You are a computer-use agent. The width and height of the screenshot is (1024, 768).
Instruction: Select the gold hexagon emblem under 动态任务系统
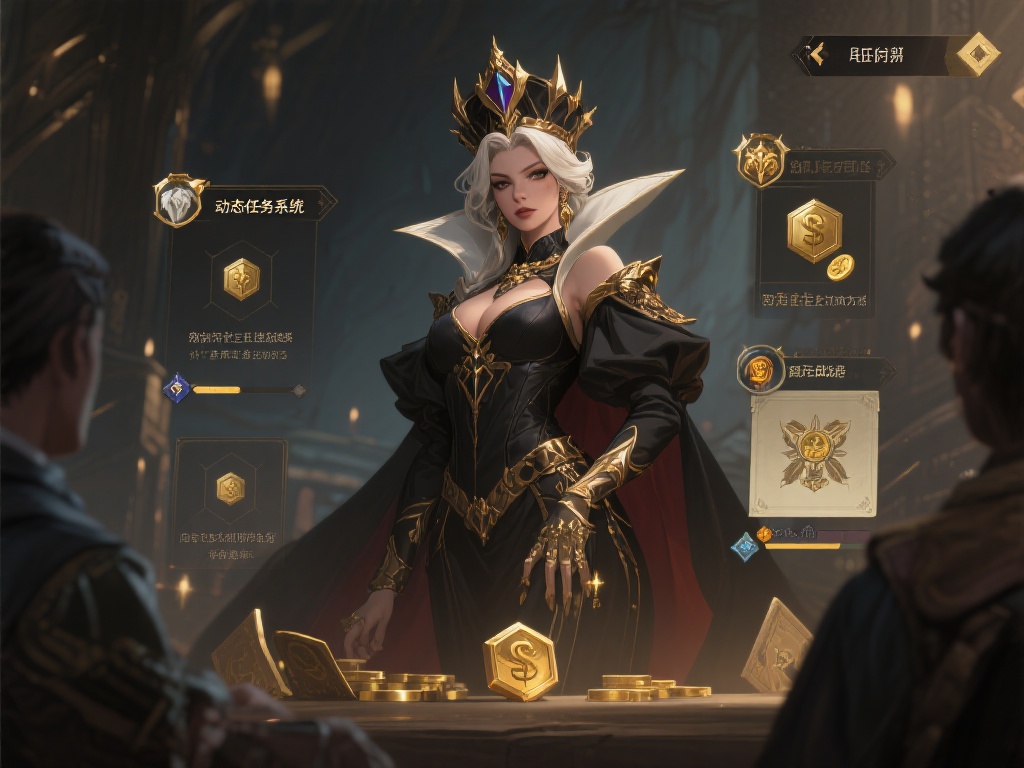tap(241, 279)
